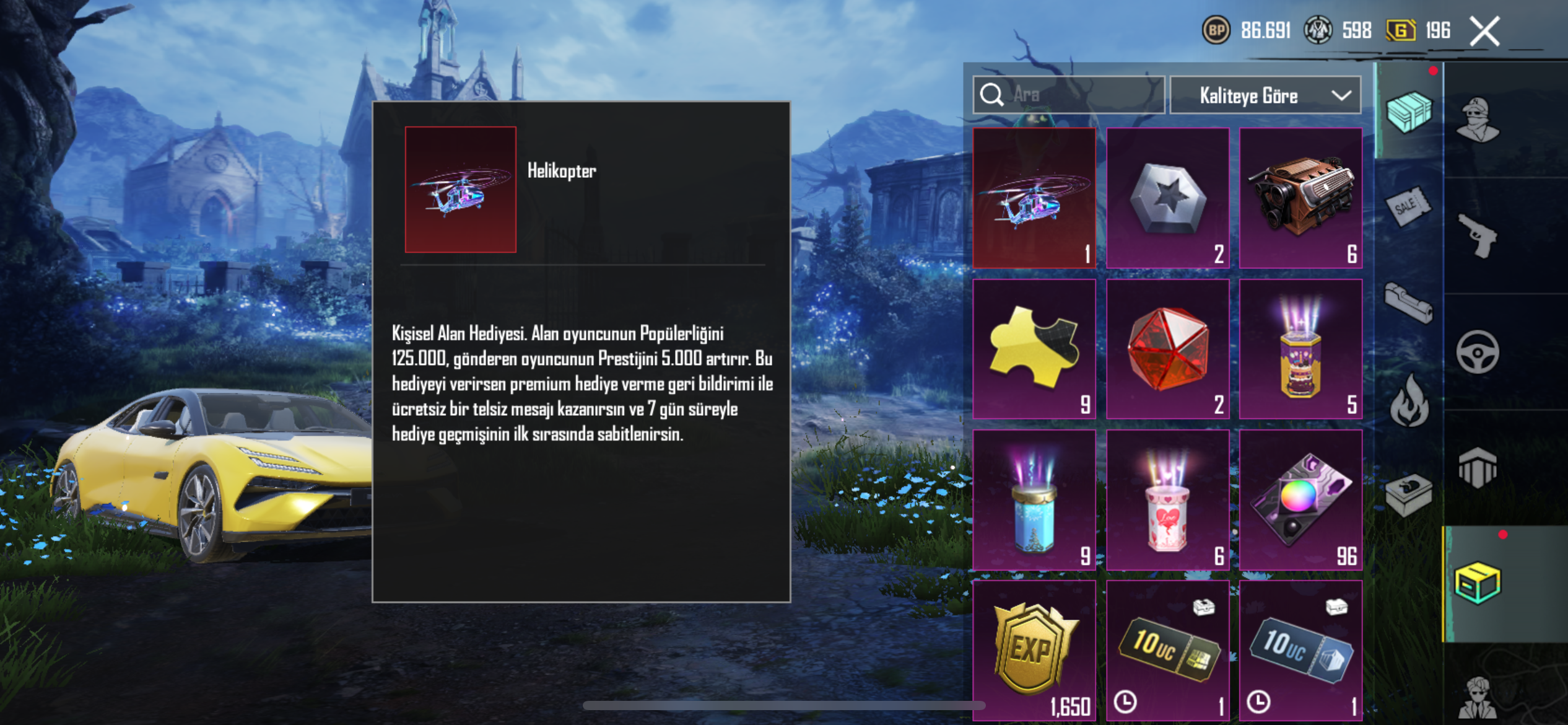Select the yellow puzzle piece item

pyautogui.click(x=1034, y=349)
